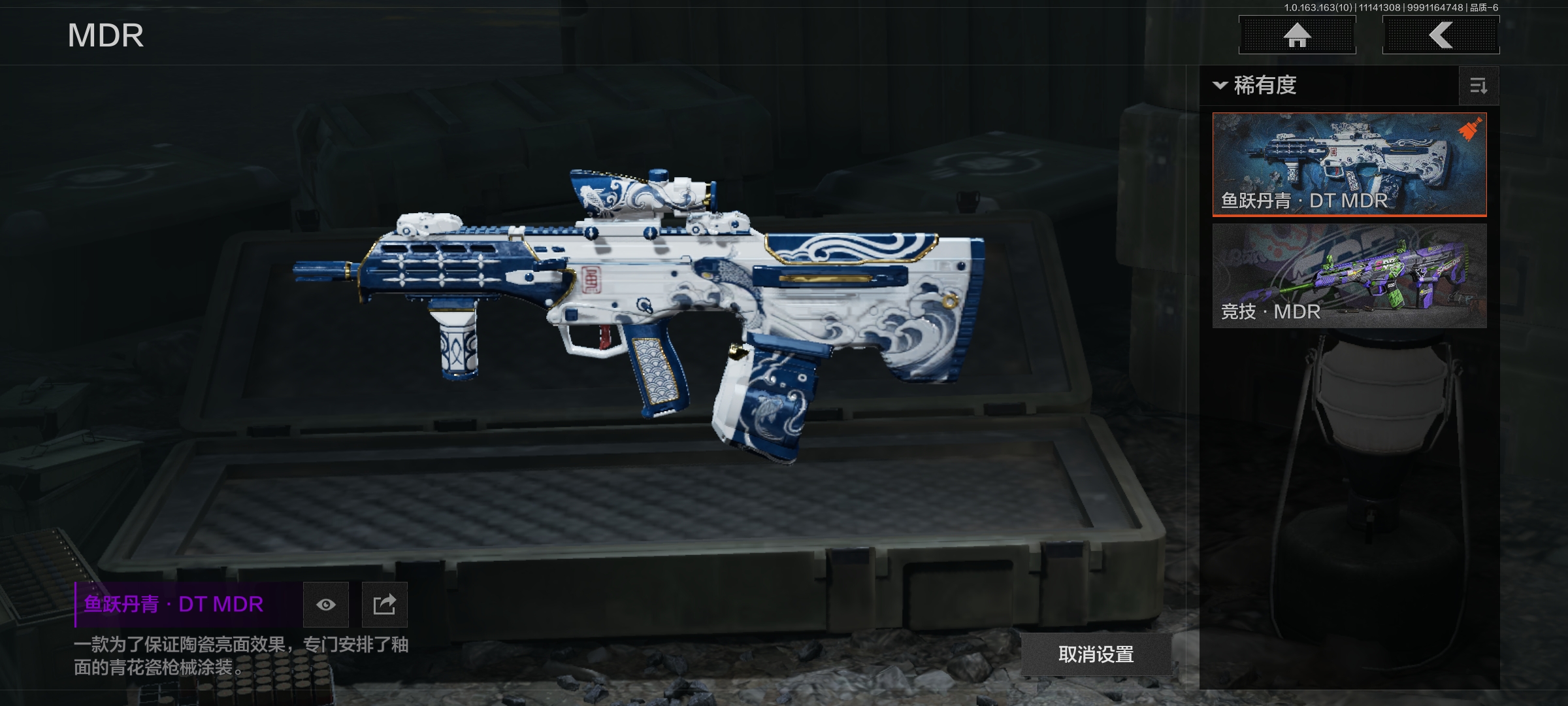Click the back arrow button
The width and height of the screenshot is (1568, 706).
click(x=1441, y=35)
